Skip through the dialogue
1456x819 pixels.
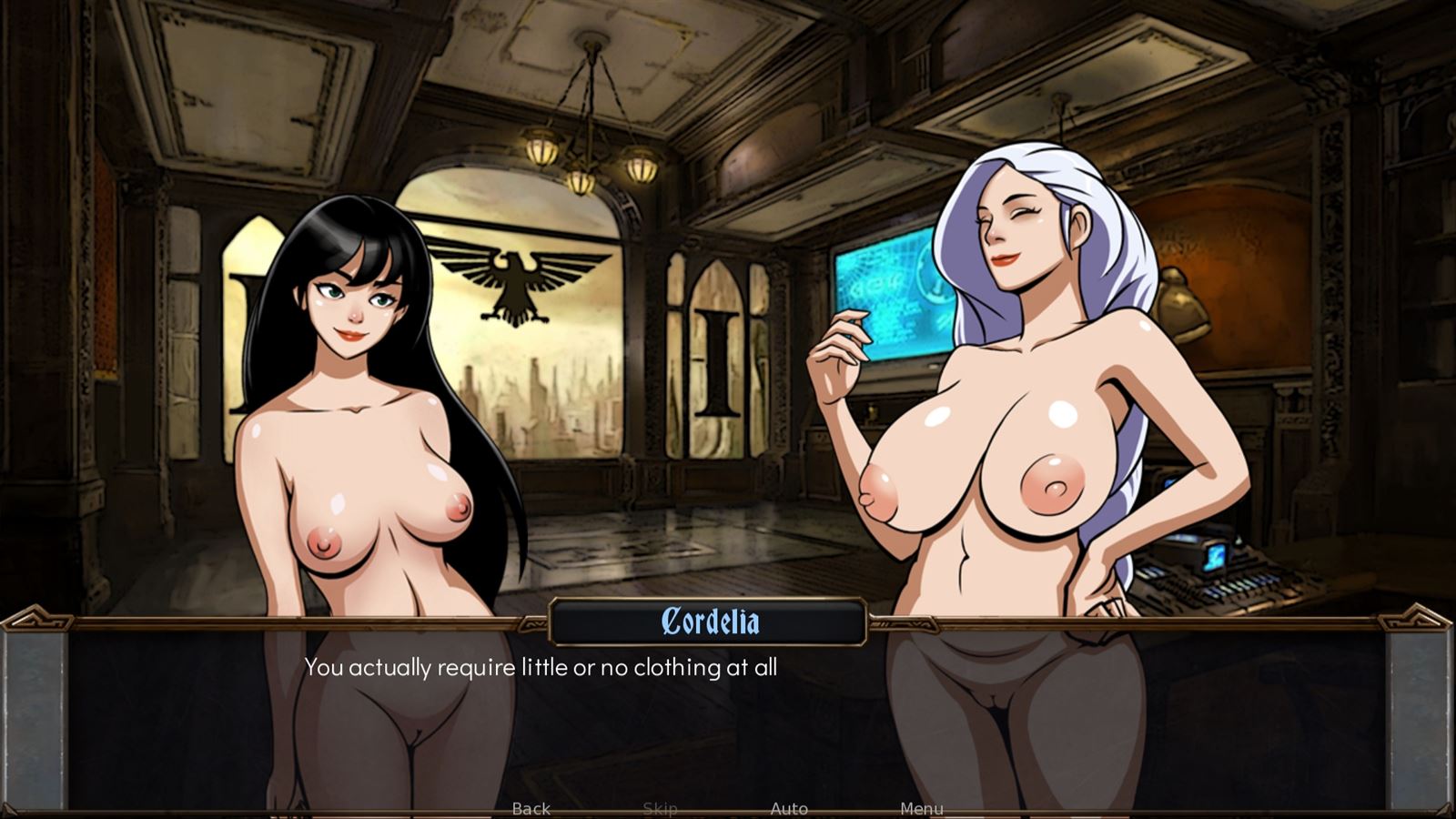point(660,808)
